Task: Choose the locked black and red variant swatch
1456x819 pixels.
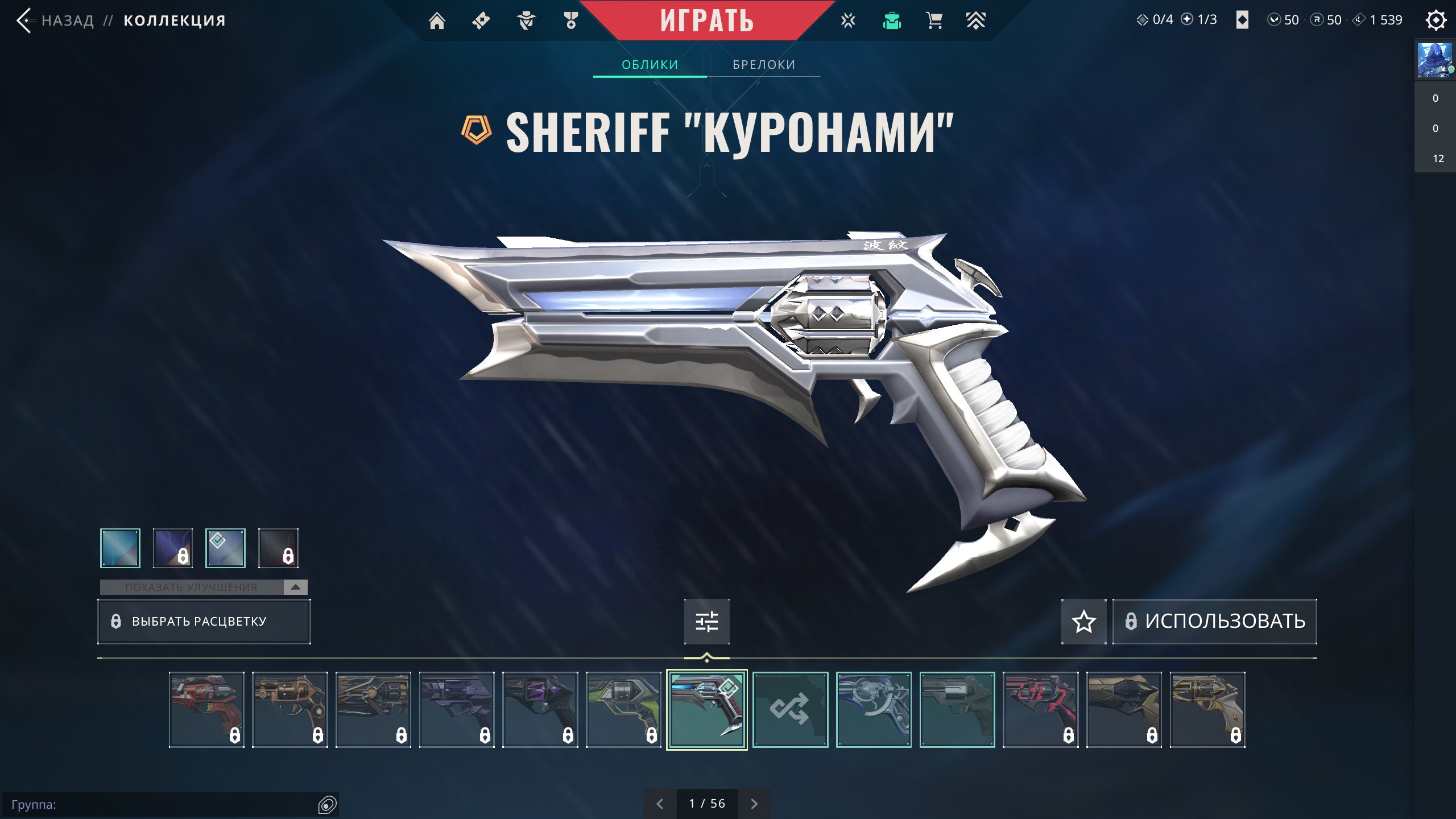Action: pos(278,548)
